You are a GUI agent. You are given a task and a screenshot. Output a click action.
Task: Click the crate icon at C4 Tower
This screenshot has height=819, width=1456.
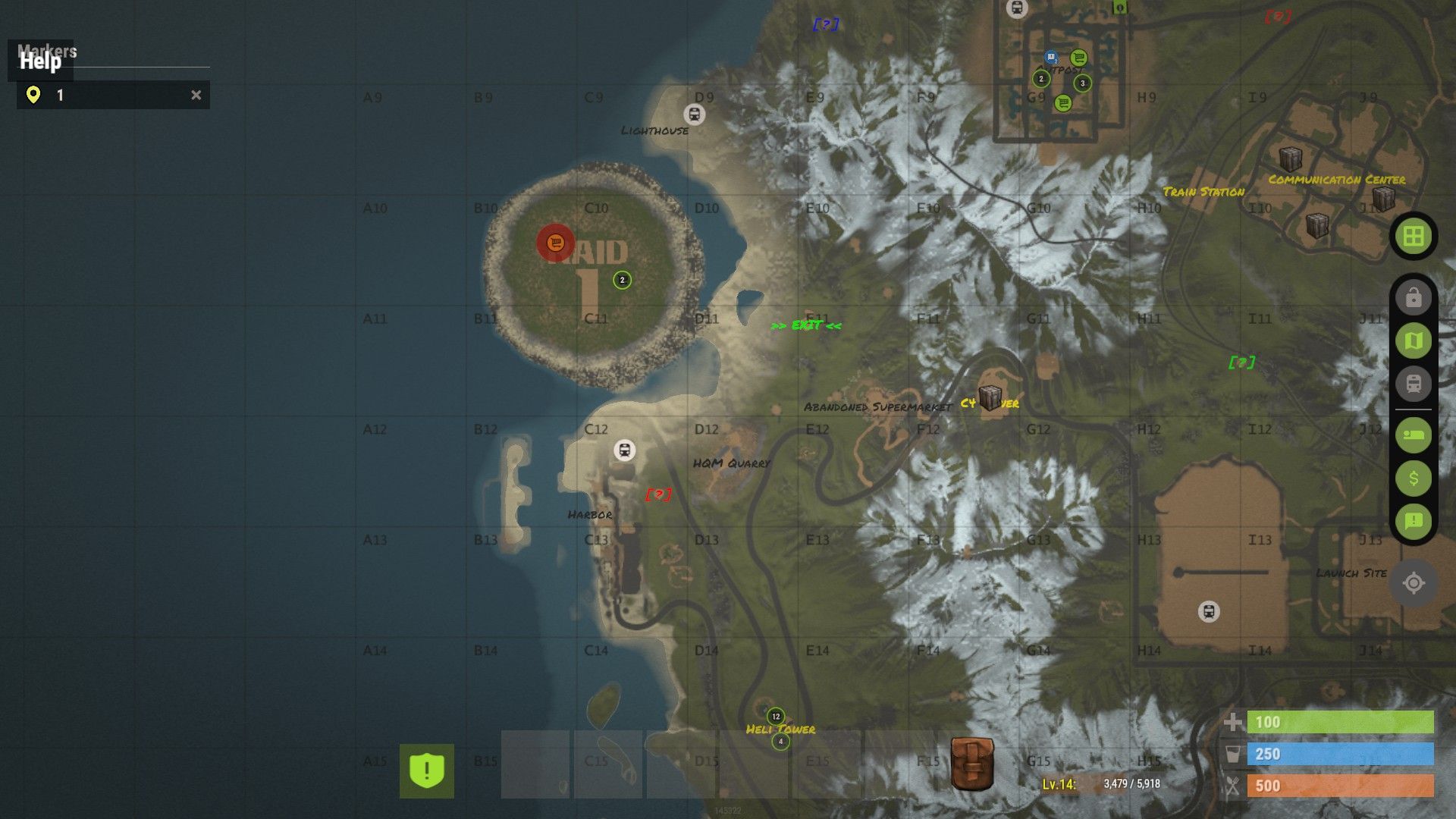click(990, 397)
